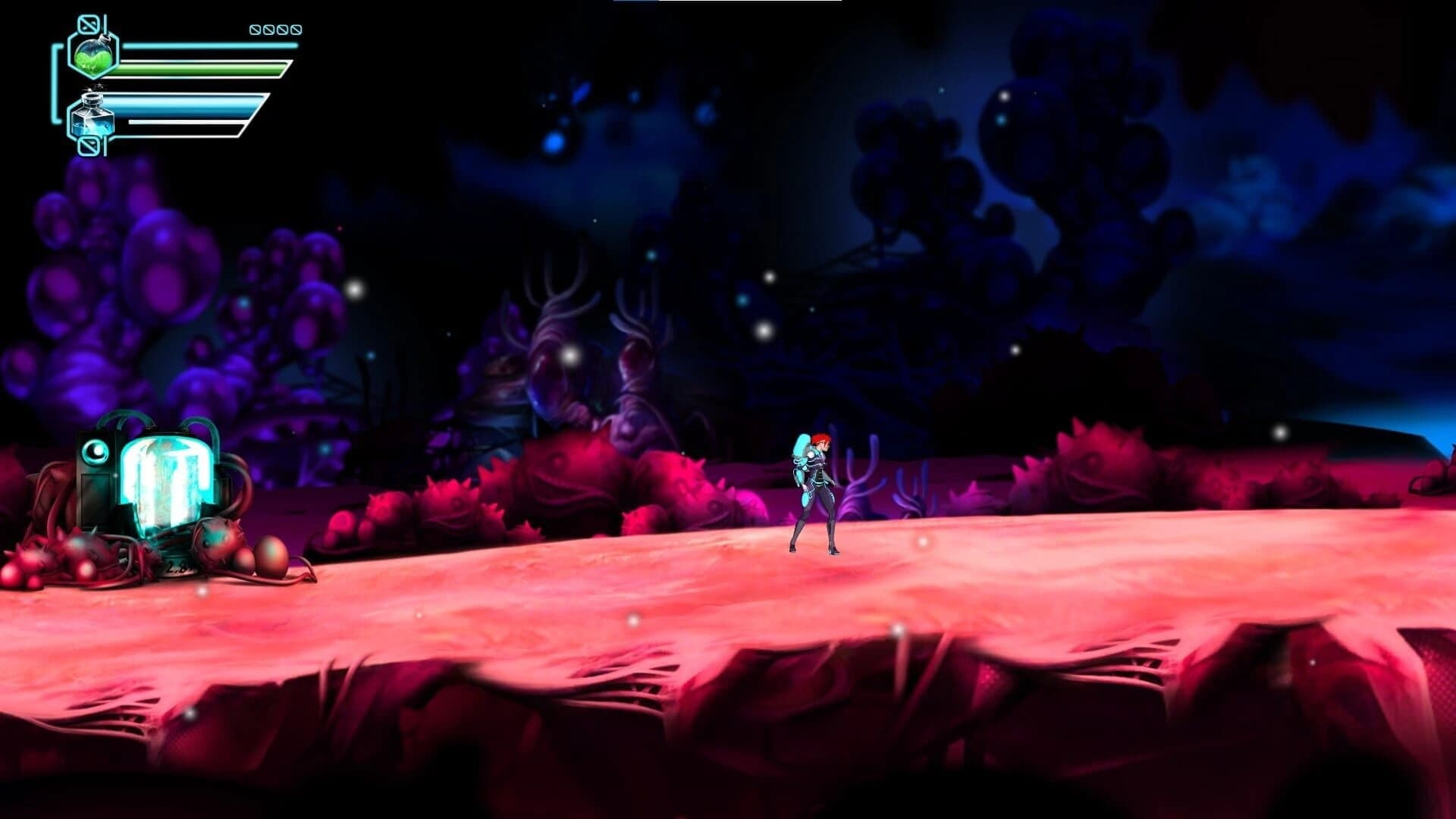Click the creature pod next to the teleporter
1456x819 pixels.
click(x=217, y=539)
